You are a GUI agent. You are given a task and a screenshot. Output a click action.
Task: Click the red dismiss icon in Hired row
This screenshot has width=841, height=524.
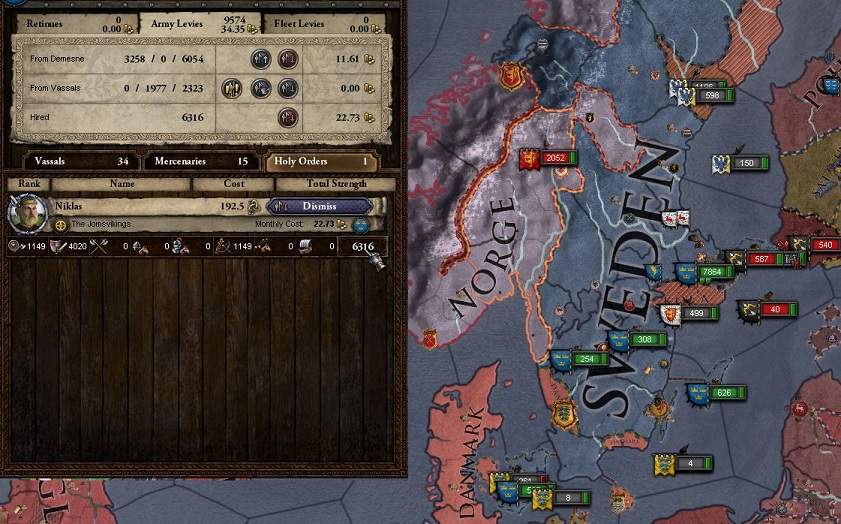click(288, 117)
